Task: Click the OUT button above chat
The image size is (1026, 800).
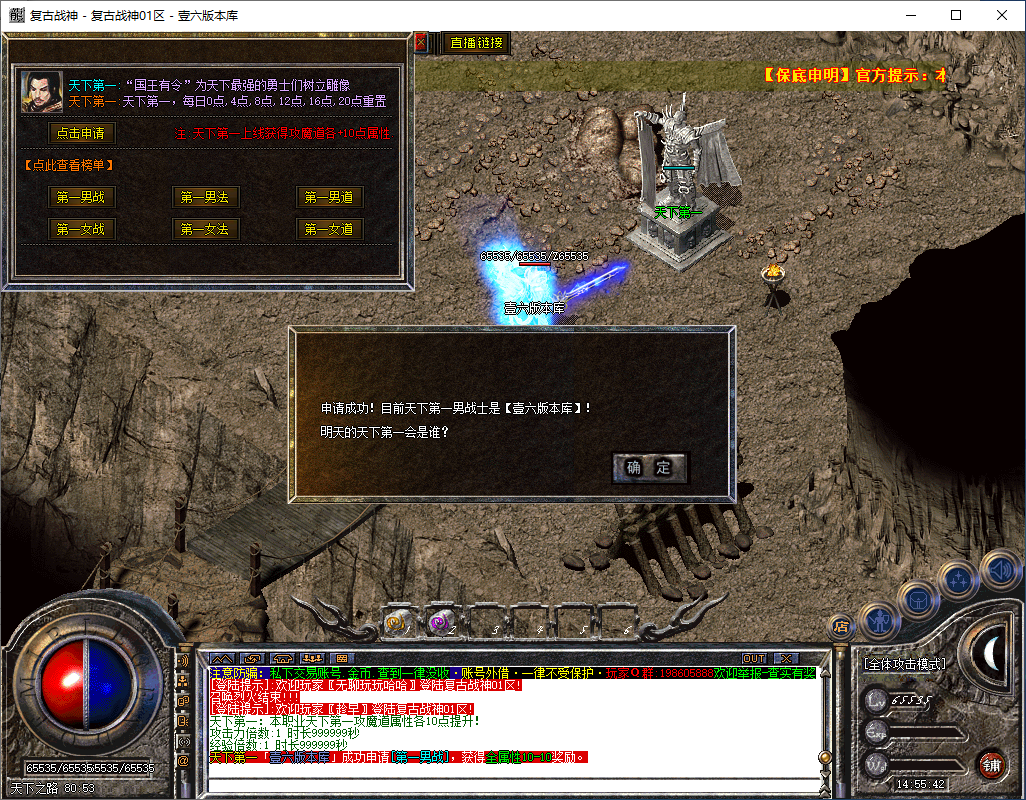Action: [754, 658]
